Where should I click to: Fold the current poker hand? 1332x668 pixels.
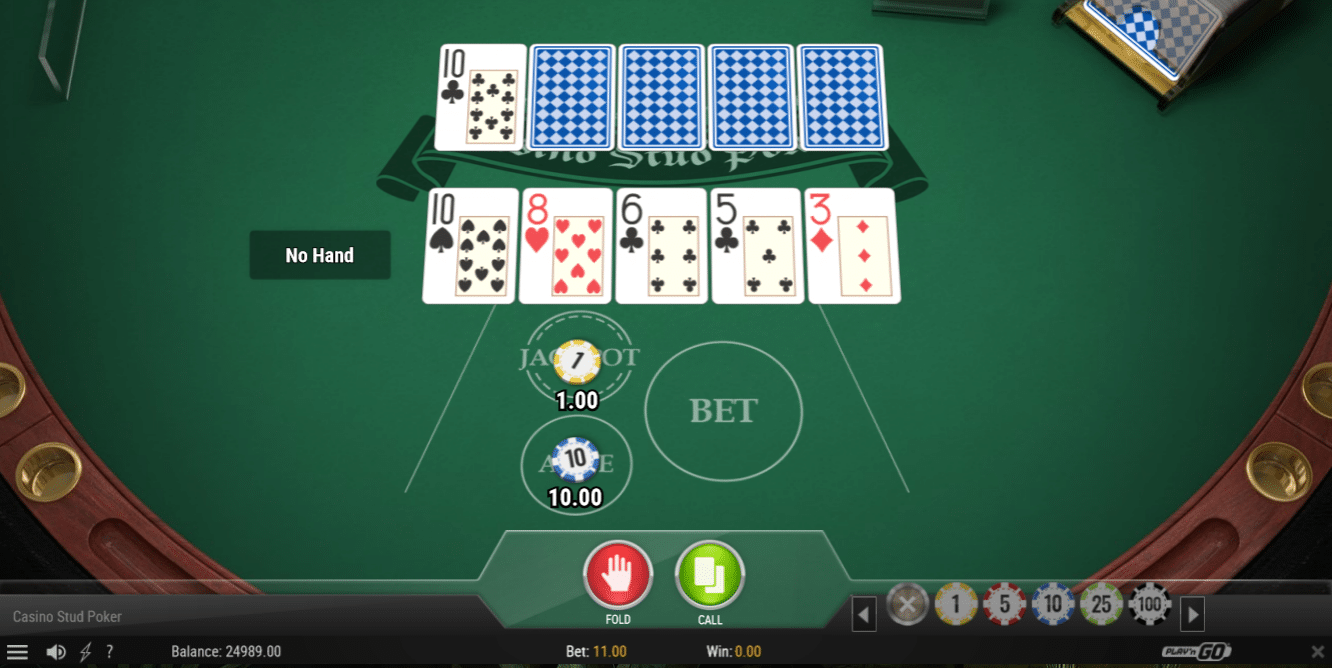[x=617, y=575]
